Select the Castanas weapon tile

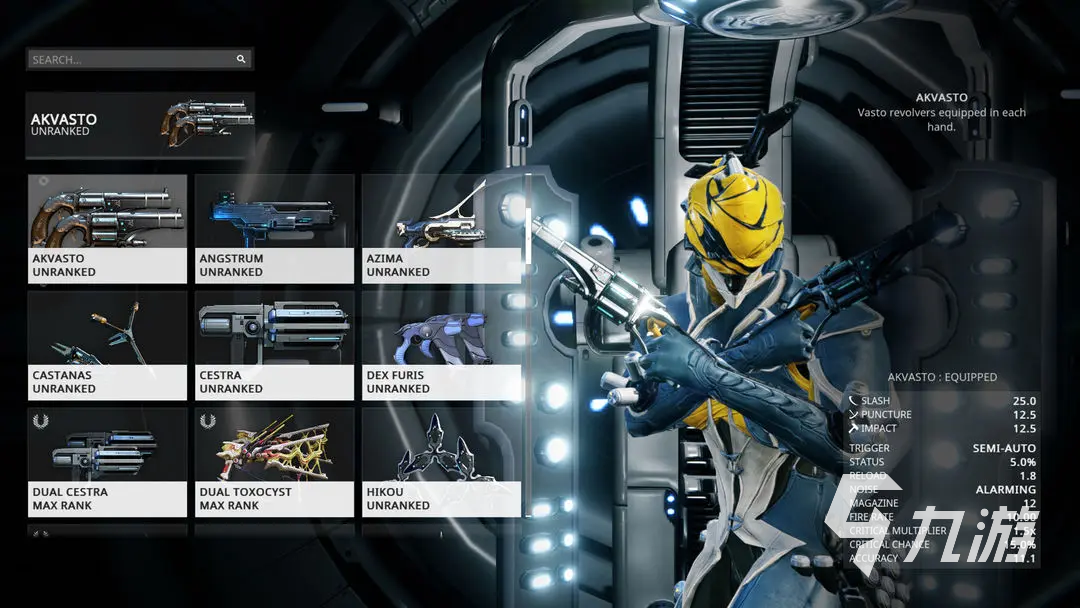[108, 346]
